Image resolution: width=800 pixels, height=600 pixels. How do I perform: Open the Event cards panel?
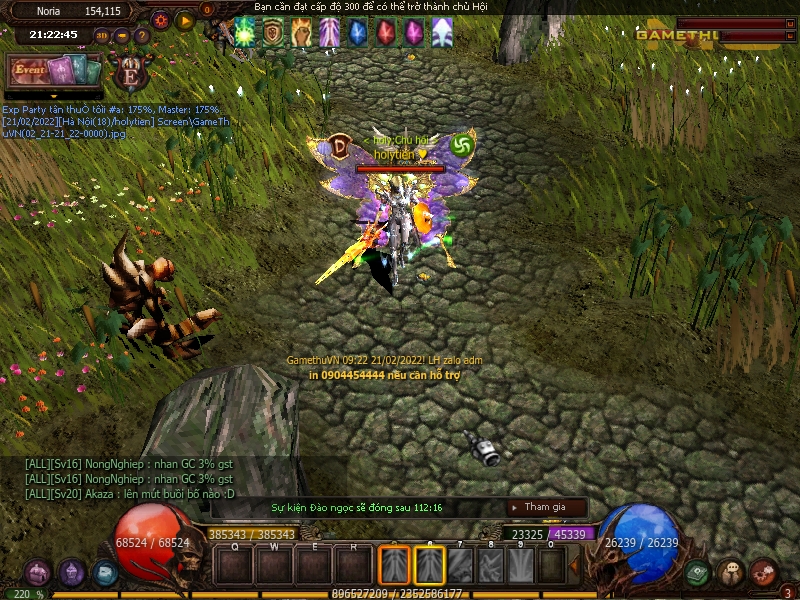[55, 70]
